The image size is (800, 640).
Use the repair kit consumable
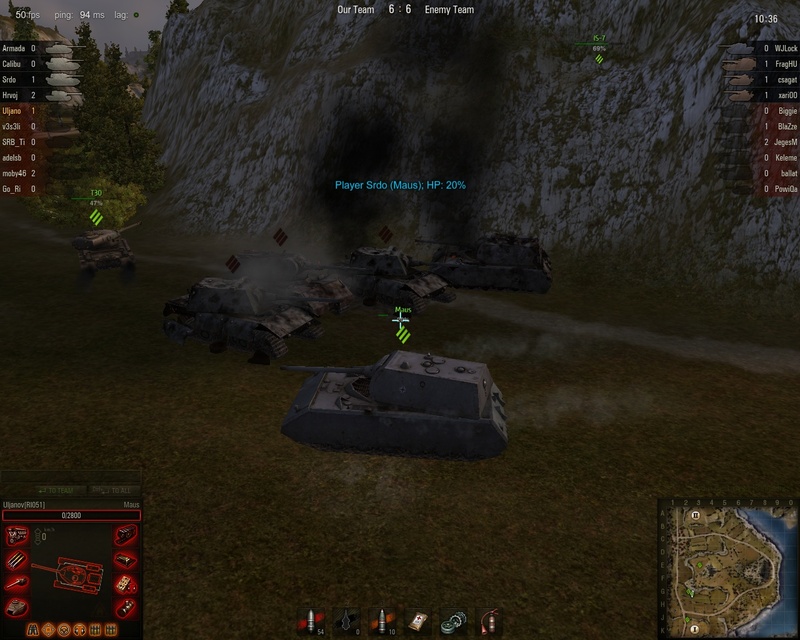(x=453, y=621)
